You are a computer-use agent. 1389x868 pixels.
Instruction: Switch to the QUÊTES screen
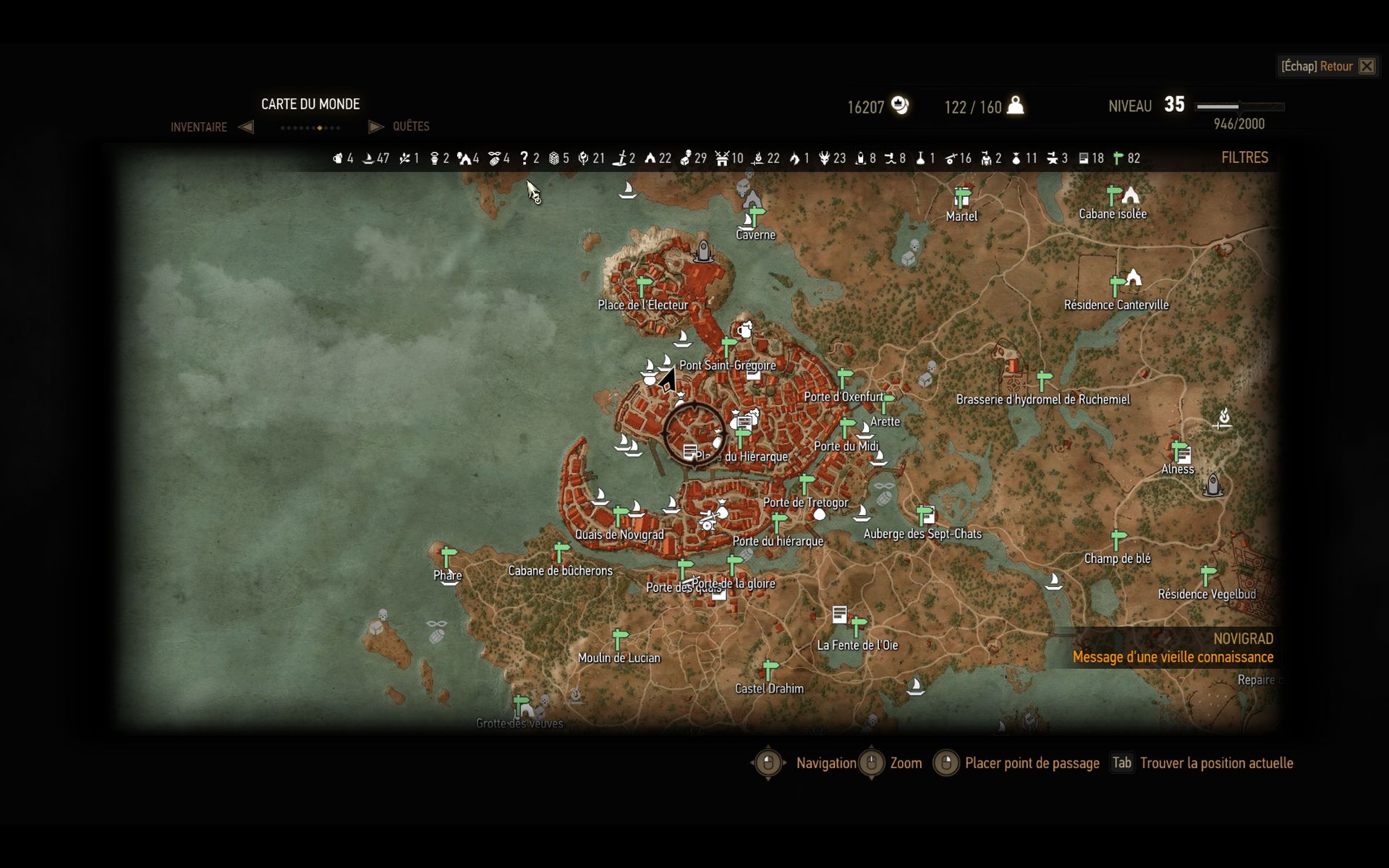[x=409, y=126]
